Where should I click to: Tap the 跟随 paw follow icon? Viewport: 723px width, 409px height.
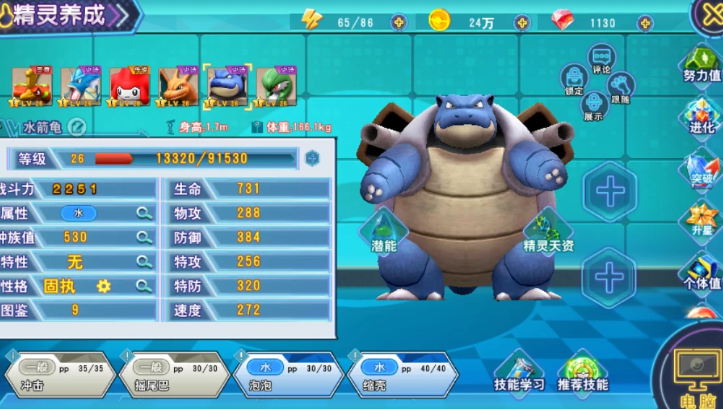[x=621, y=87]
